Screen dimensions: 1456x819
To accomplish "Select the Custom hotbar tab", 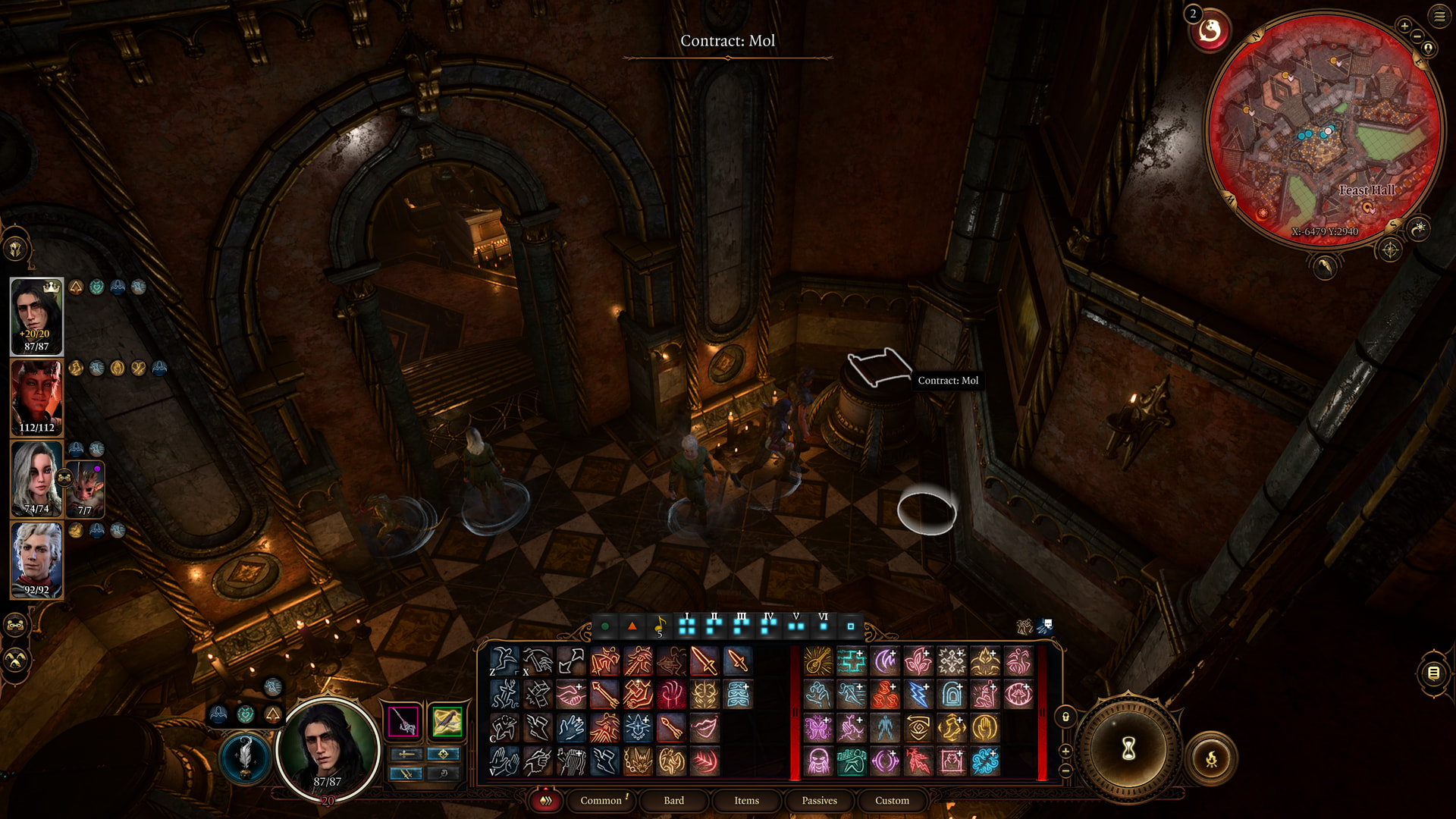I will pos(892,800).
